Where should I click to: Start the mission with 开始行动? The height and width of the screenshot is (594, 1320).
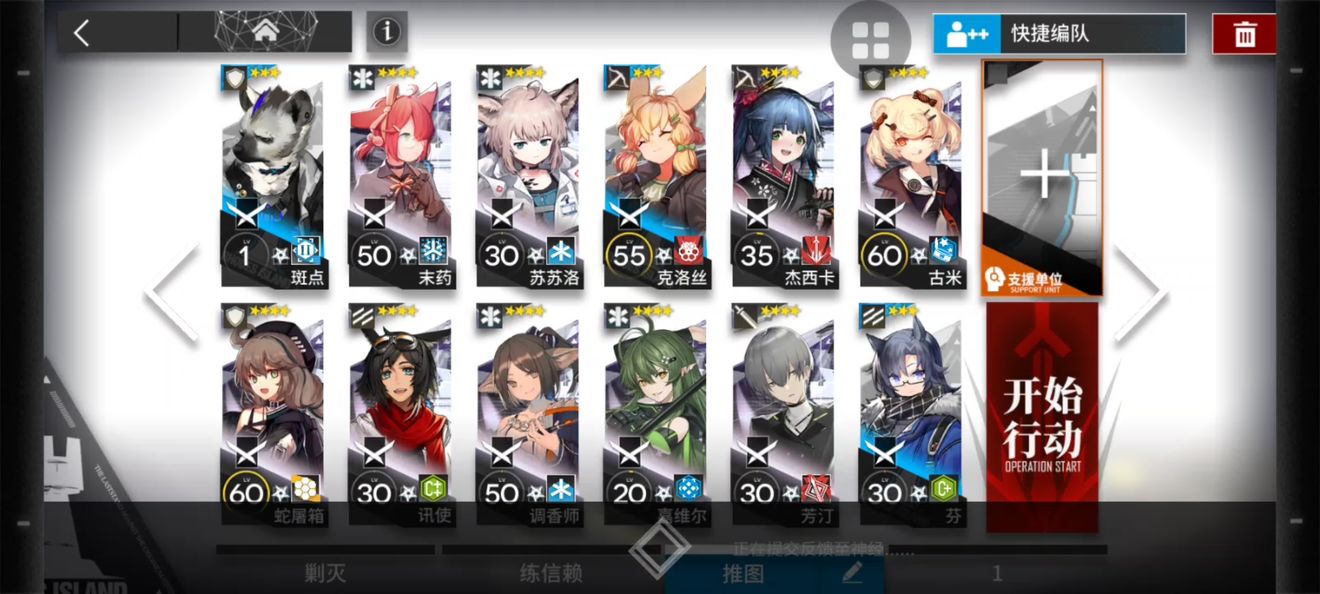pos(1042,417)
